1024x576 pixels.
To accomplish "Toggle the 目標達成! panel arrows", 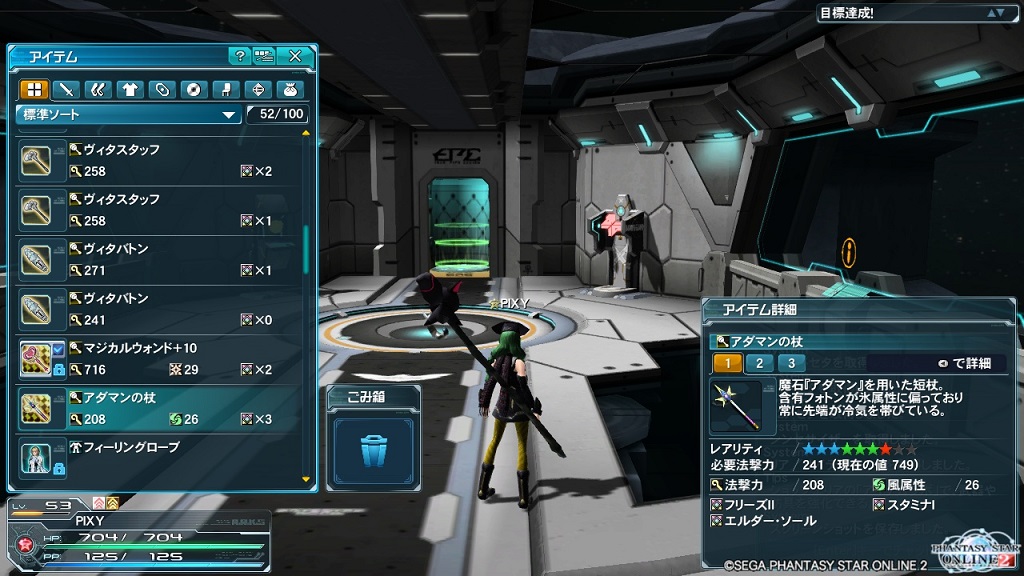I will click(995, 13).
